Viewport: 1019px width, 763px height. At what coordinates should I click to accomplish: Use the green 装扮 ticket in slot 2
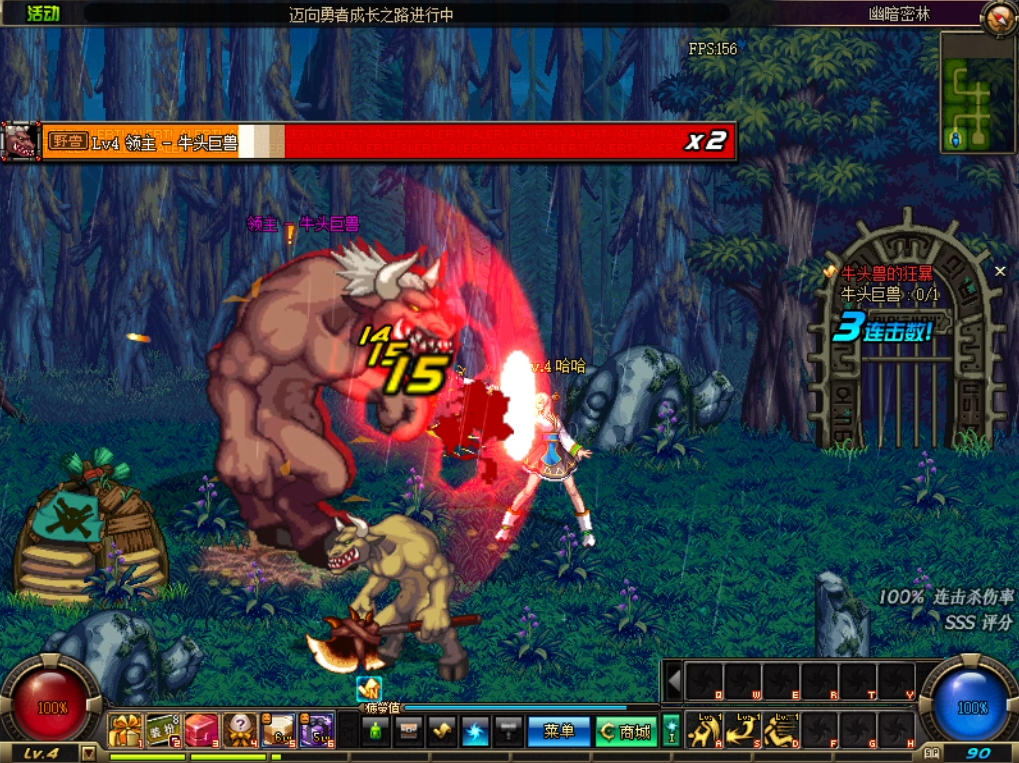[163, 730]
